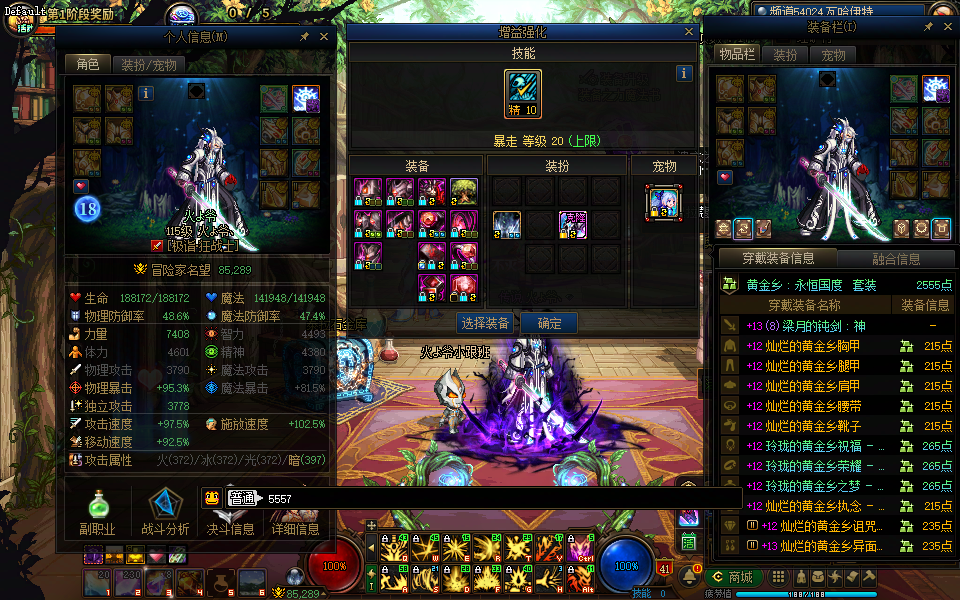The width and height of the screenshot is (960, 600).
Task: Click the 选择装备 button
Action: click(x=486, y=323)
